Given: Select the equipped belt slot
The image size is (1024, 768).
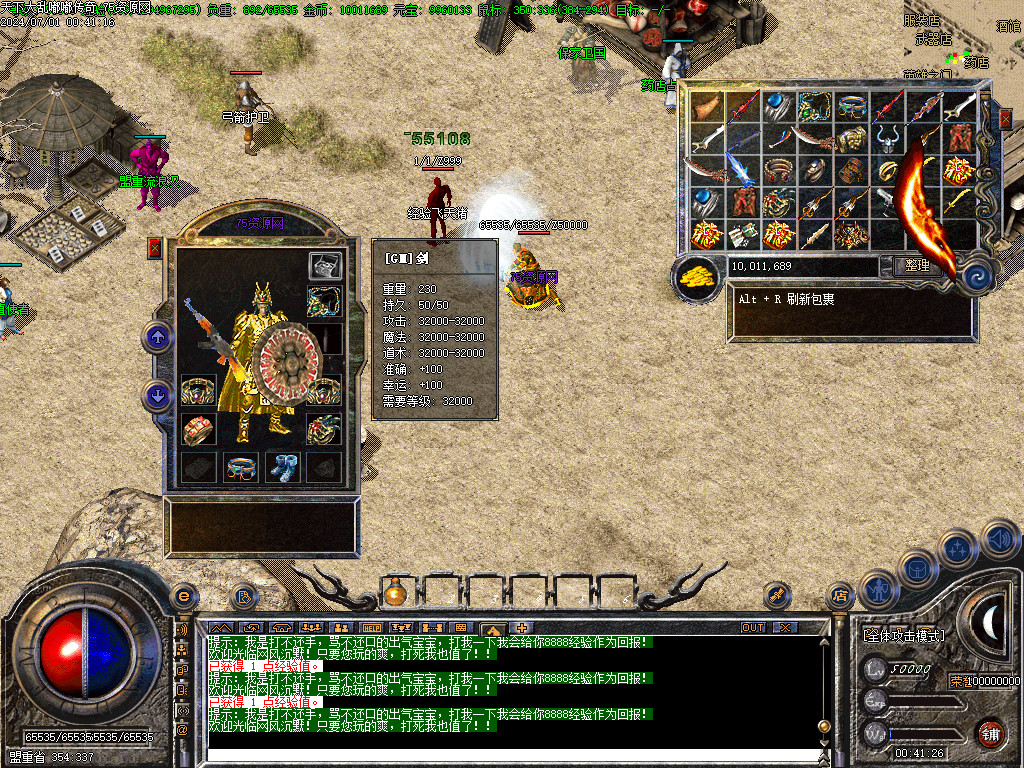Looking at the screenshot, I should pos(240,467).
